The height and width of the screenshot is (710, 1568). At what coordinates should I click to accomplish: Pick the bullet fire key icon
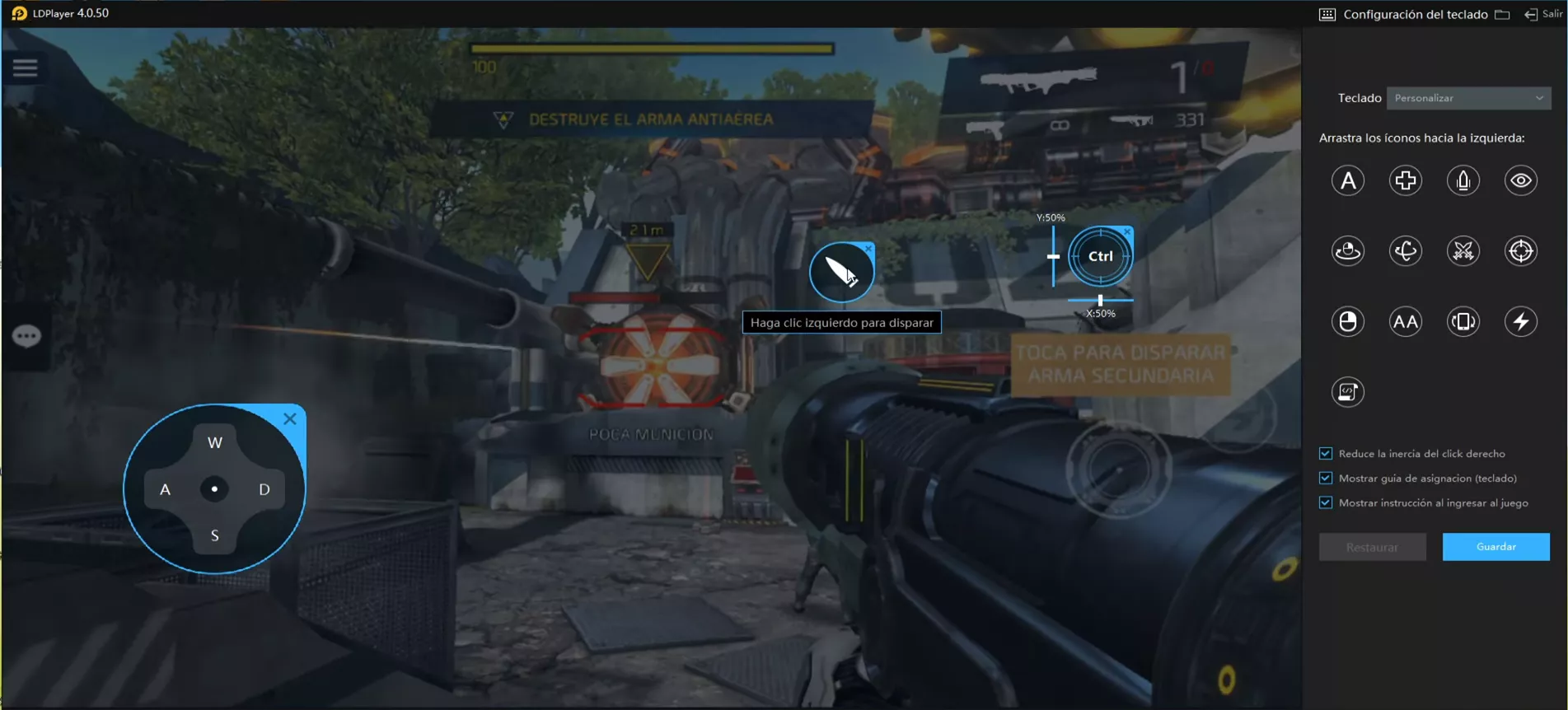tap(1463, 180)
